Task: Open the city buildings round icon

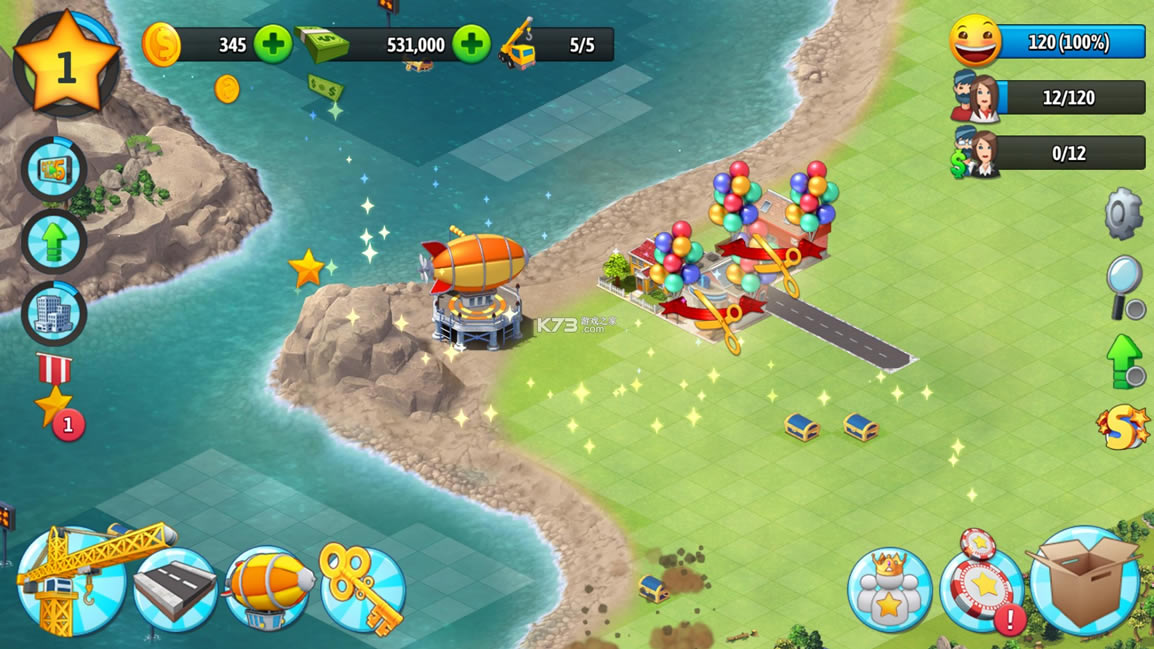Action: tap(54, 314)
